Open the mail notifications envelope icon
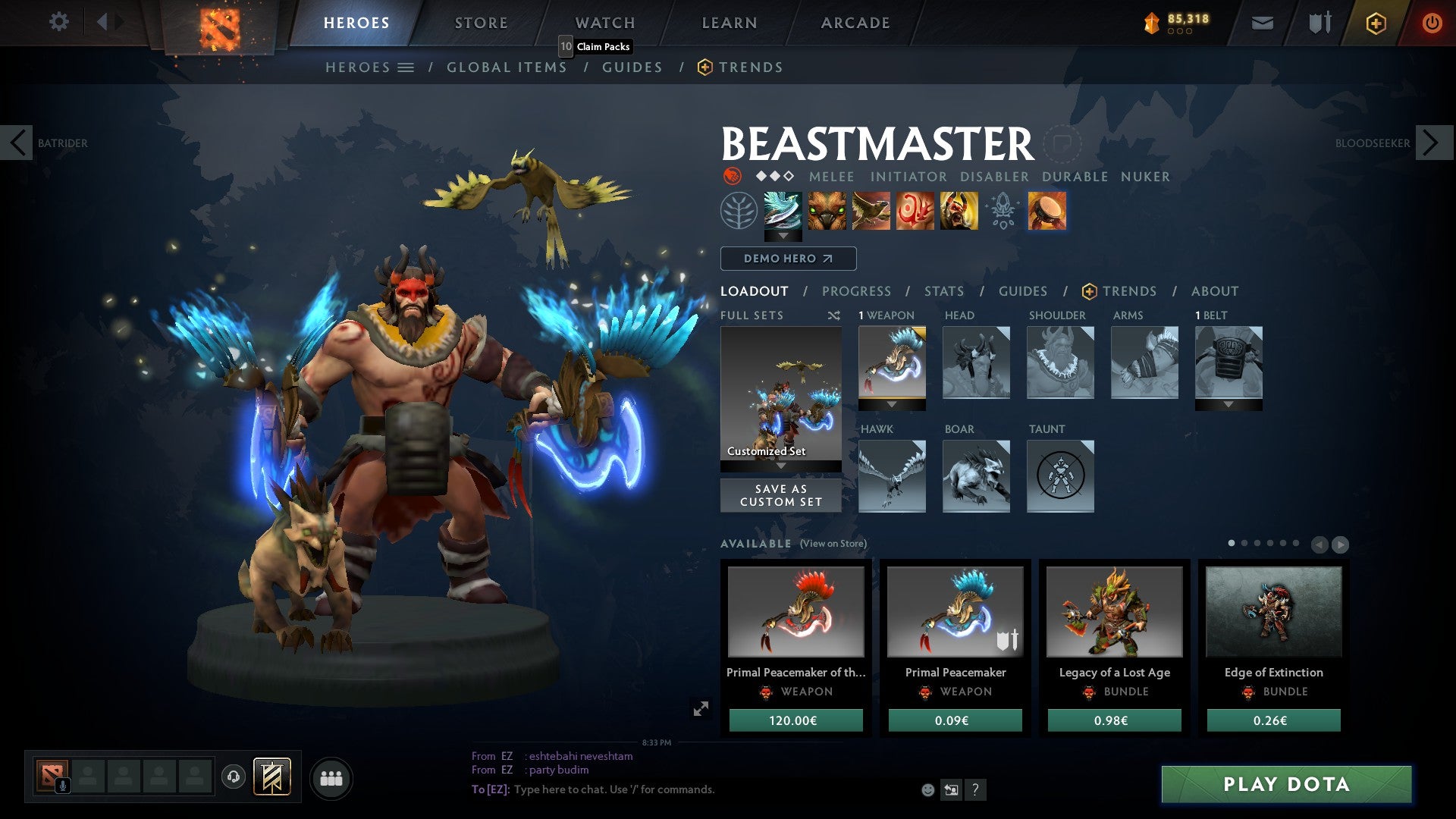1456x819 pixels. click(1262, 22)
